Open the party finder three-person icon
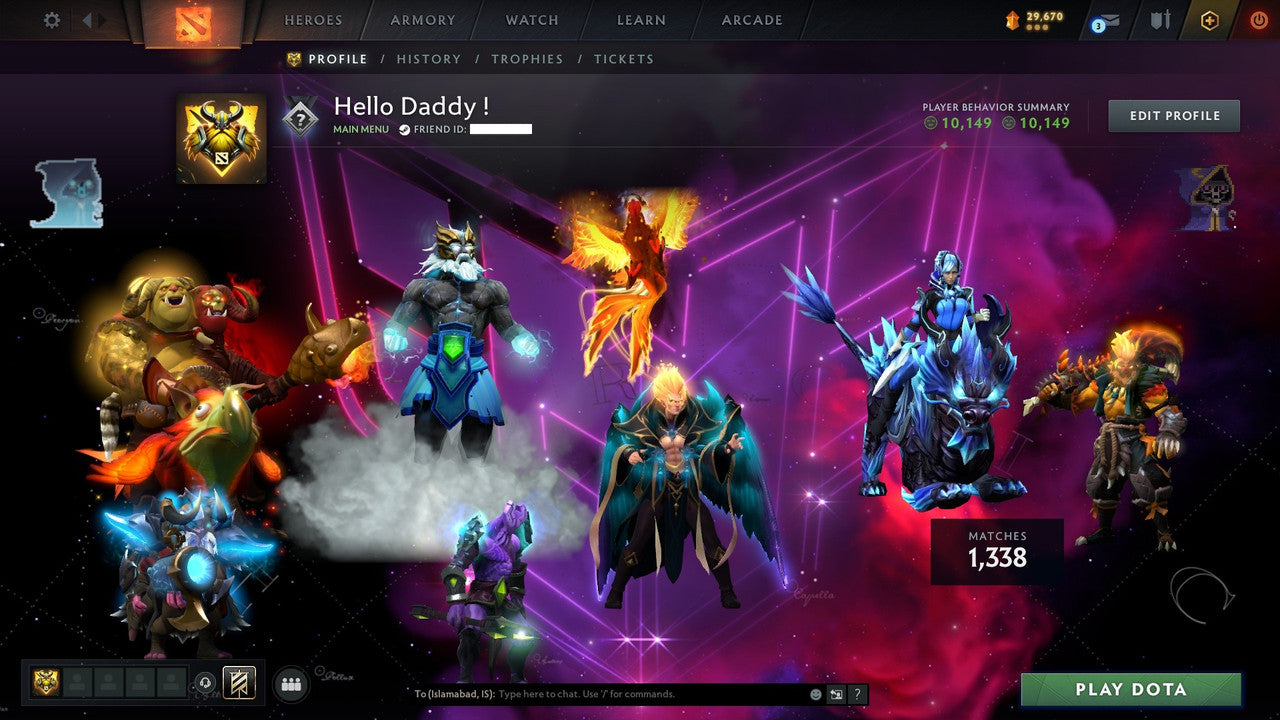Image resolution: width=1280 pixels, height=720 pixels. (x=290, y=682)
